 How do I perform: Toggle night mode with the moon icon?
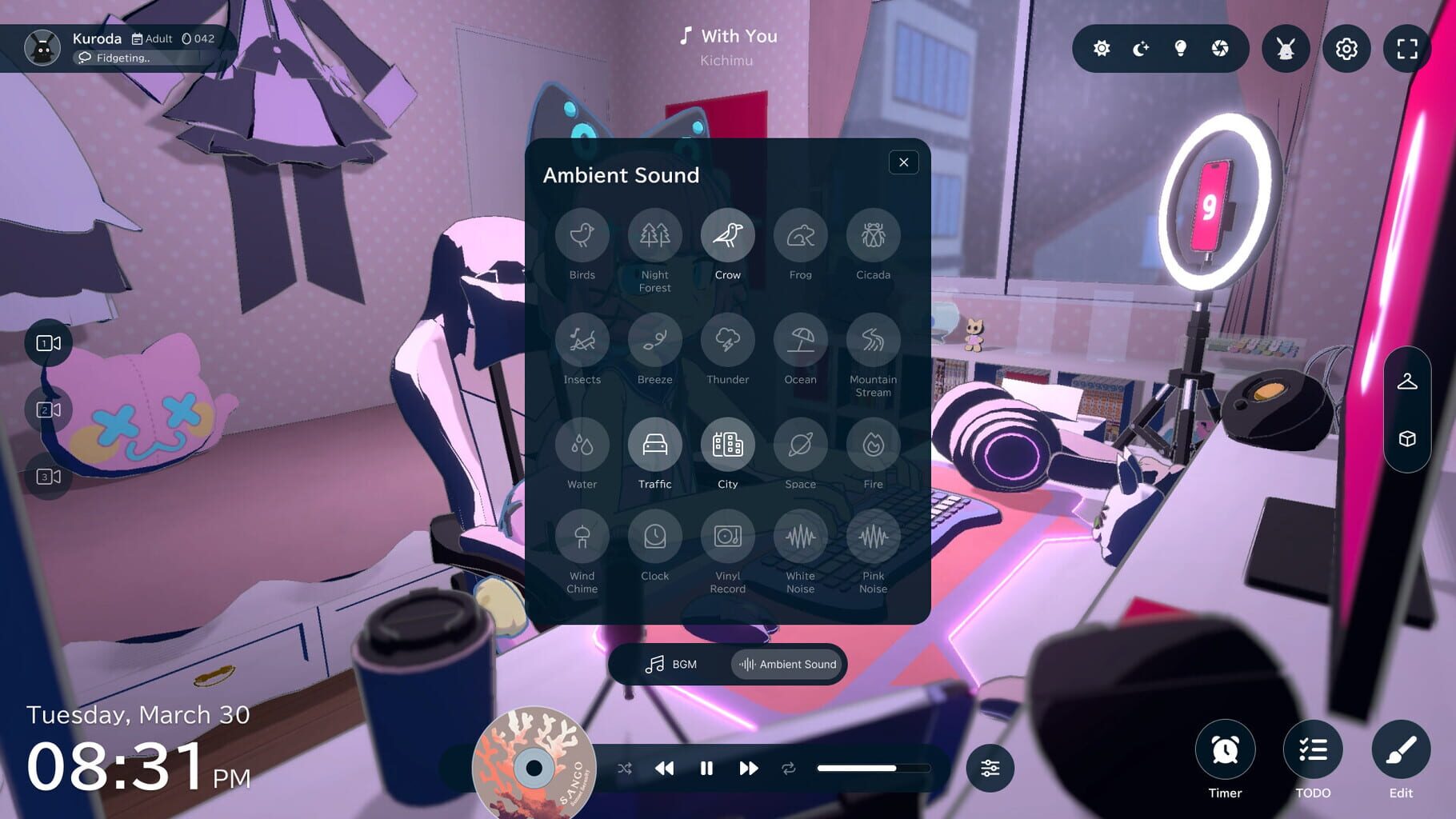(x=1142, y=49)
